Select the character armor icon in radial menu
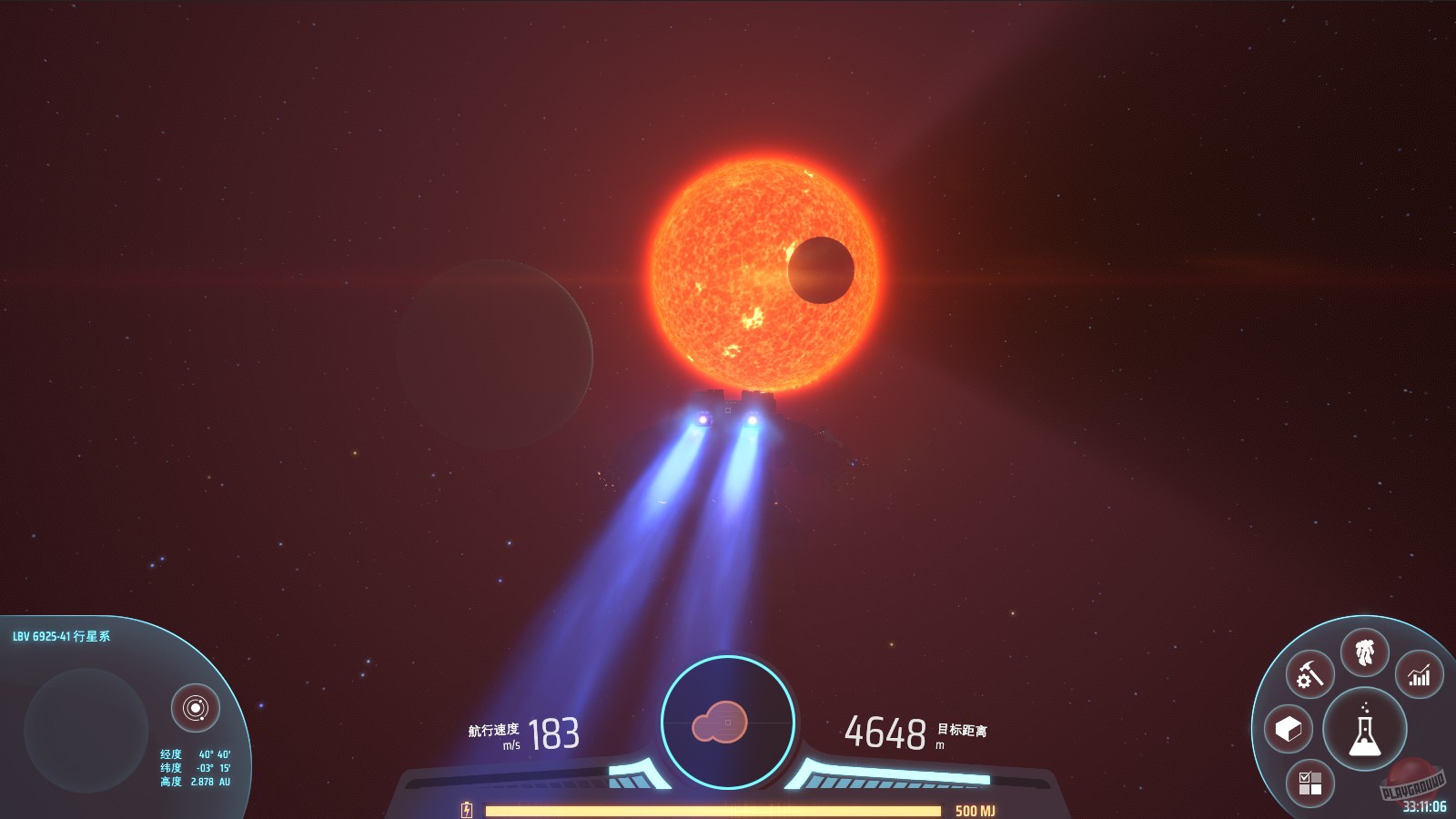Screen dimensions: 1456x819 pos(1365,652)
